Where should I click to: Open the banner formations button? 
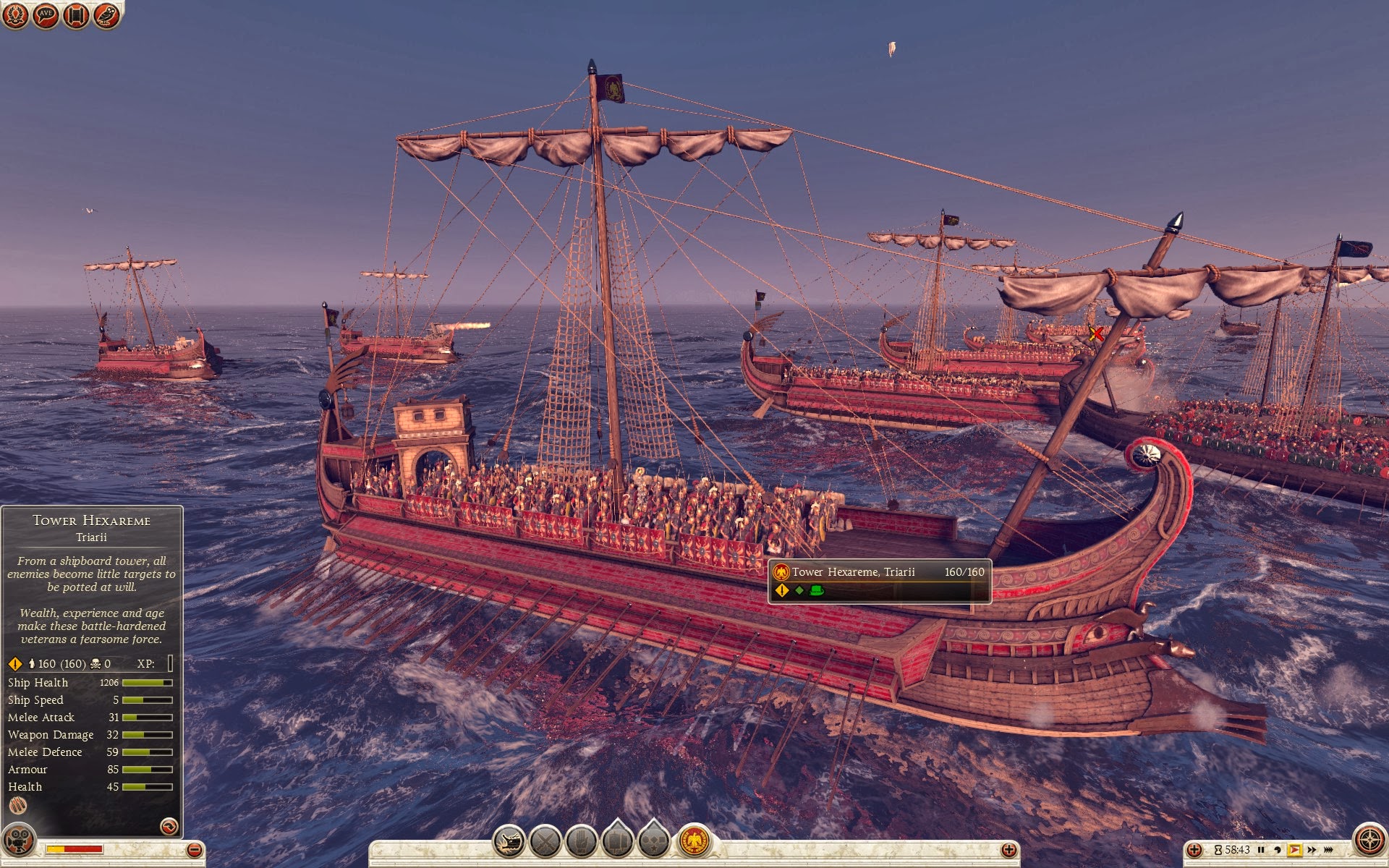(617, 842)
